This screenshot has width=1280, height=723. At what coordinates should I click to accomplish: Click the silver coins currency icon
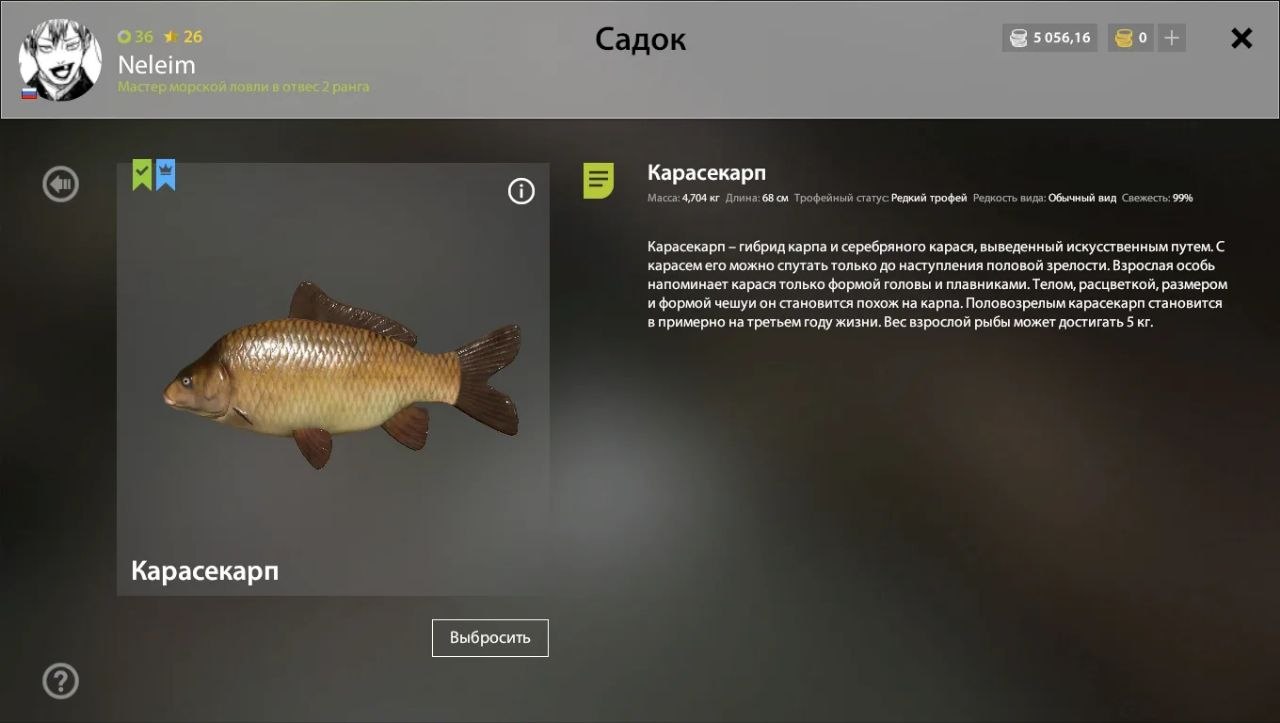pyautogui.click(x=1018, y=37)
